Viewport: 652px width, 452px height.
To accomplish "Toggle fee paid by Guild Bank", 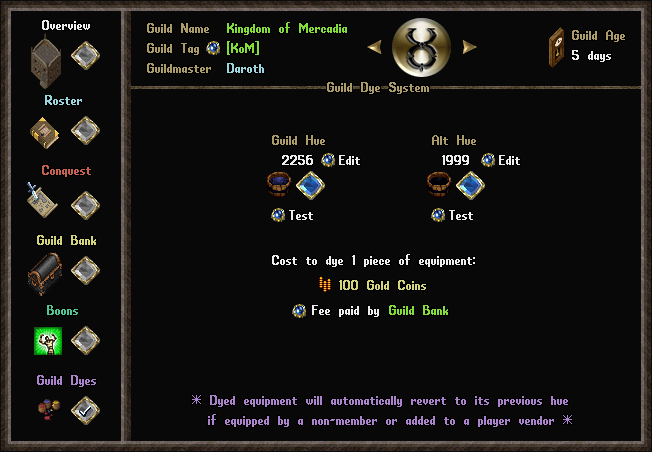I will 298,311.
